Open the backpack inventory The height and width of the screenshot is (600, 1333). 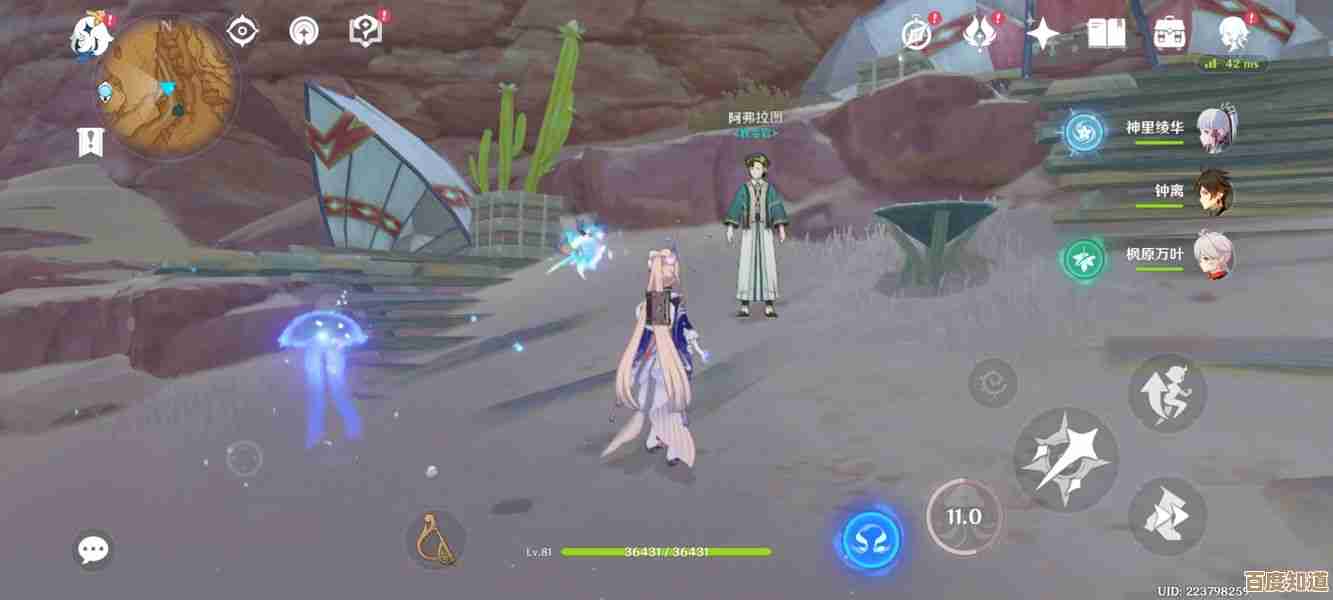click(1169, 34)
